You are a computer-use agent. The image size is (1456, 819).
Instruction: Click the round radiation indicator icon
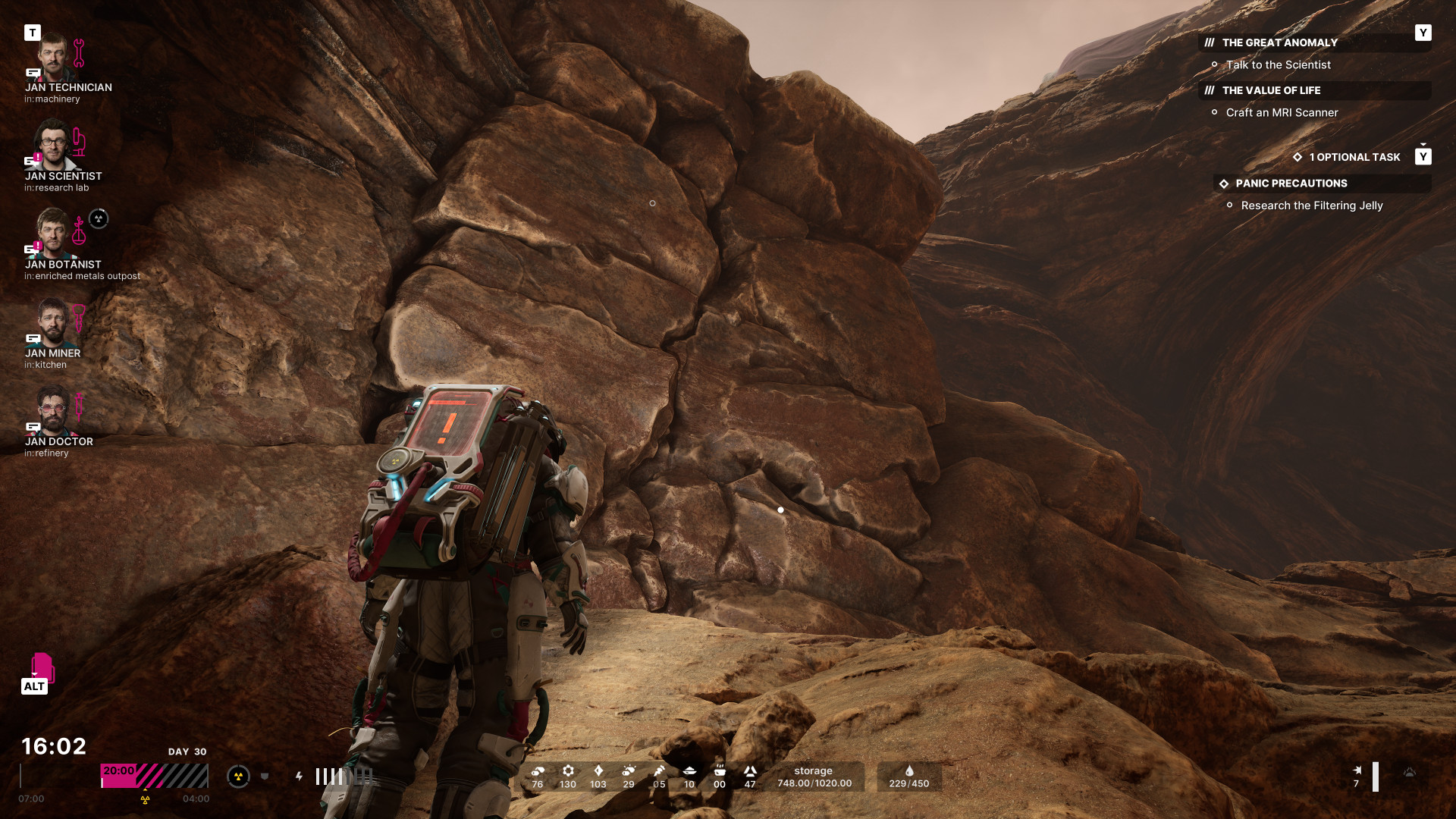(x=238, y=776)
